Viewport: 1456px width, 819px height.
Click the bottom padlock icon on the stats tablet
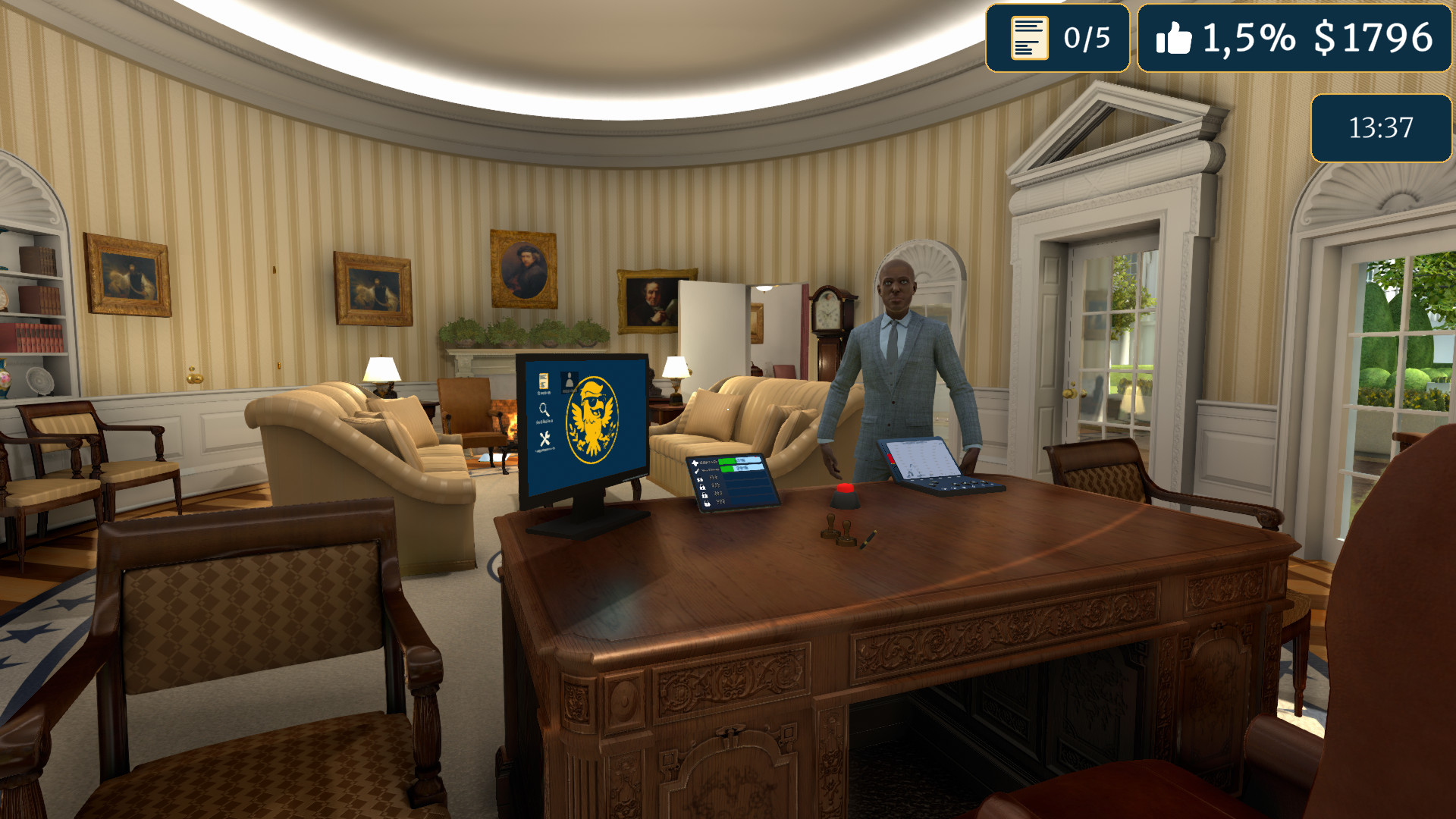(x=707, y=504)
